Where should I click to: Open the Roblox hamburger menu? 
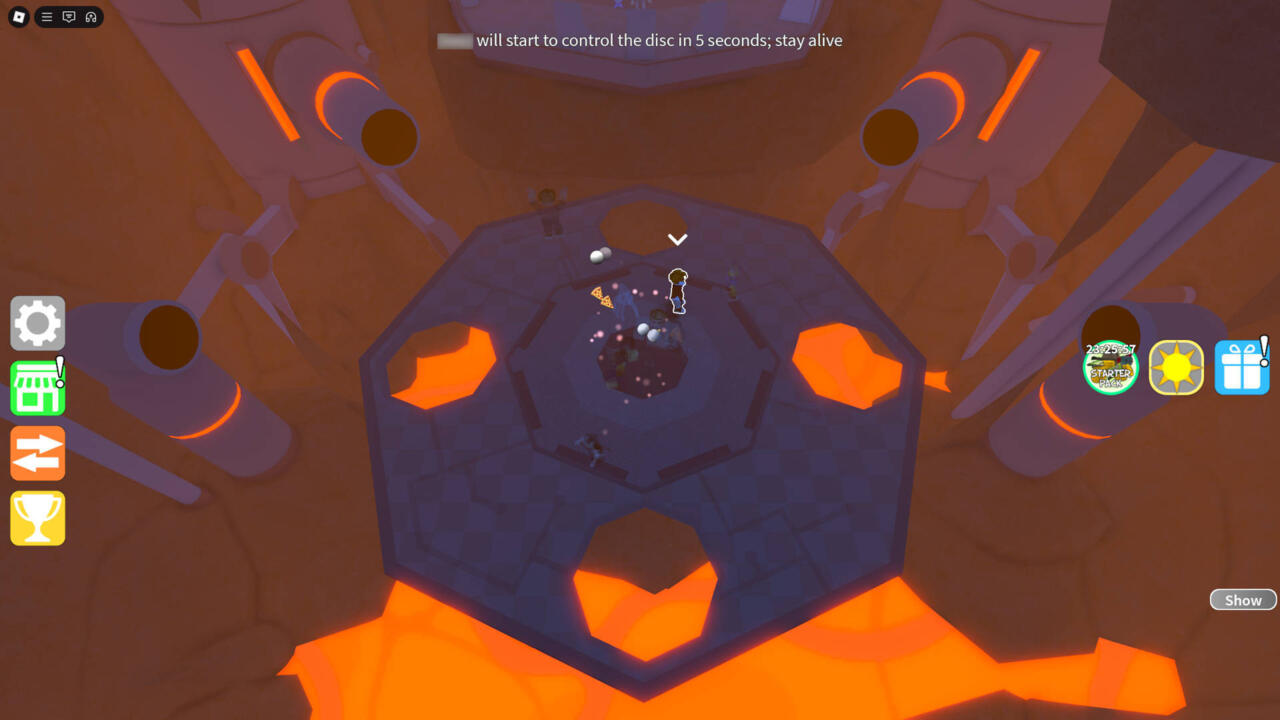click(45, 17)
